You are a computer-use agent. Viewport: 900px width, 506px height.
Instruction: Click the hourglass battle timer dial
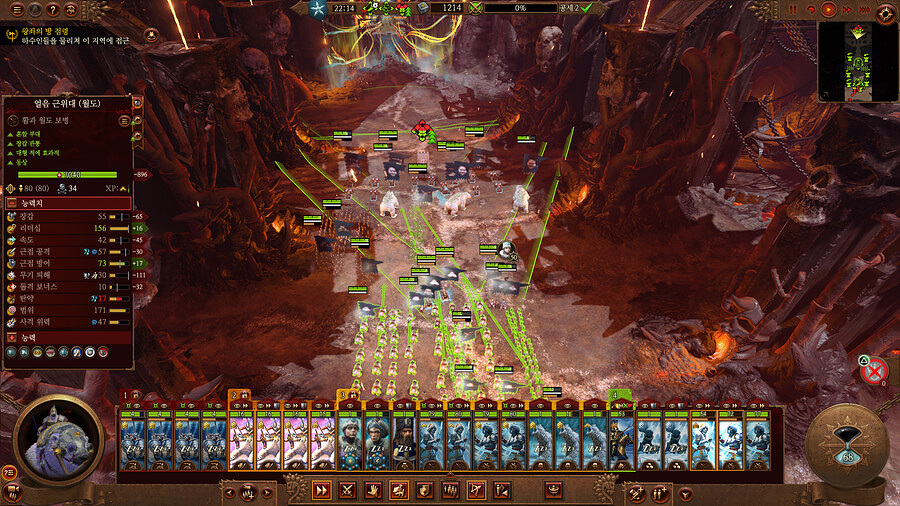pos(846,445)
